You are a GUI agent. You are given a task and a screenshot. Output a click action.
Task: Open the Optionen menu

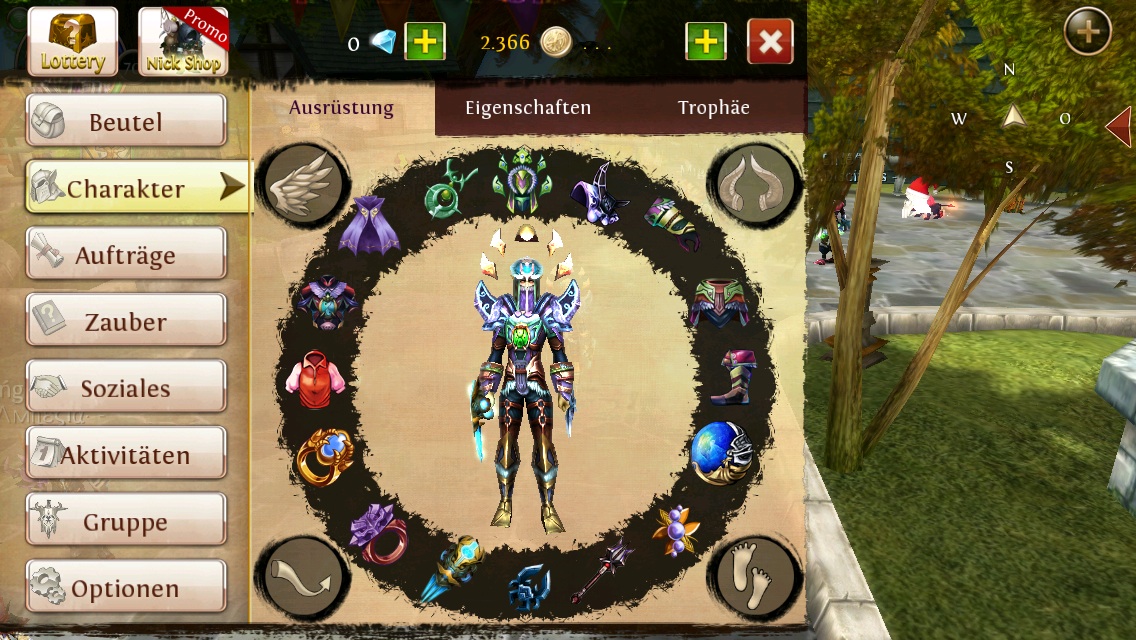point(126,588)
